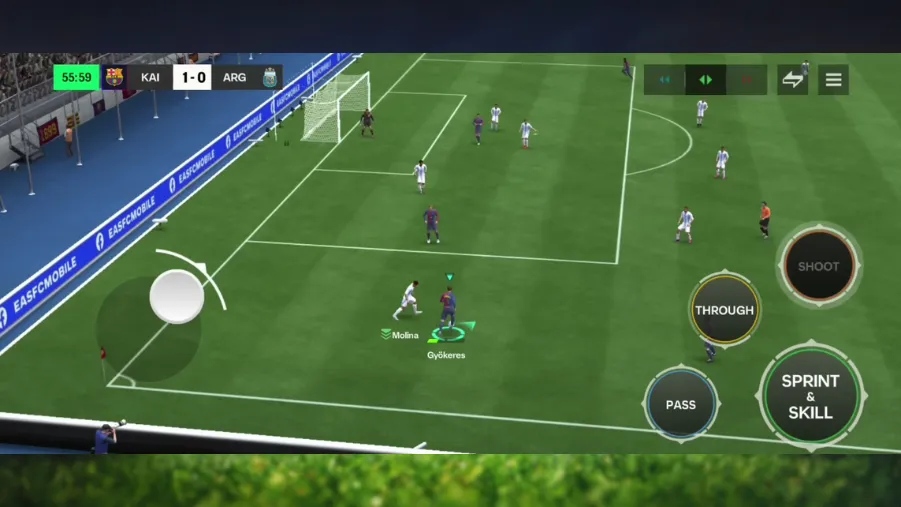Open the hamburger pause menu
Viewport: 901px width, 507px height.
pyautogui.click(x=833, y=80)
